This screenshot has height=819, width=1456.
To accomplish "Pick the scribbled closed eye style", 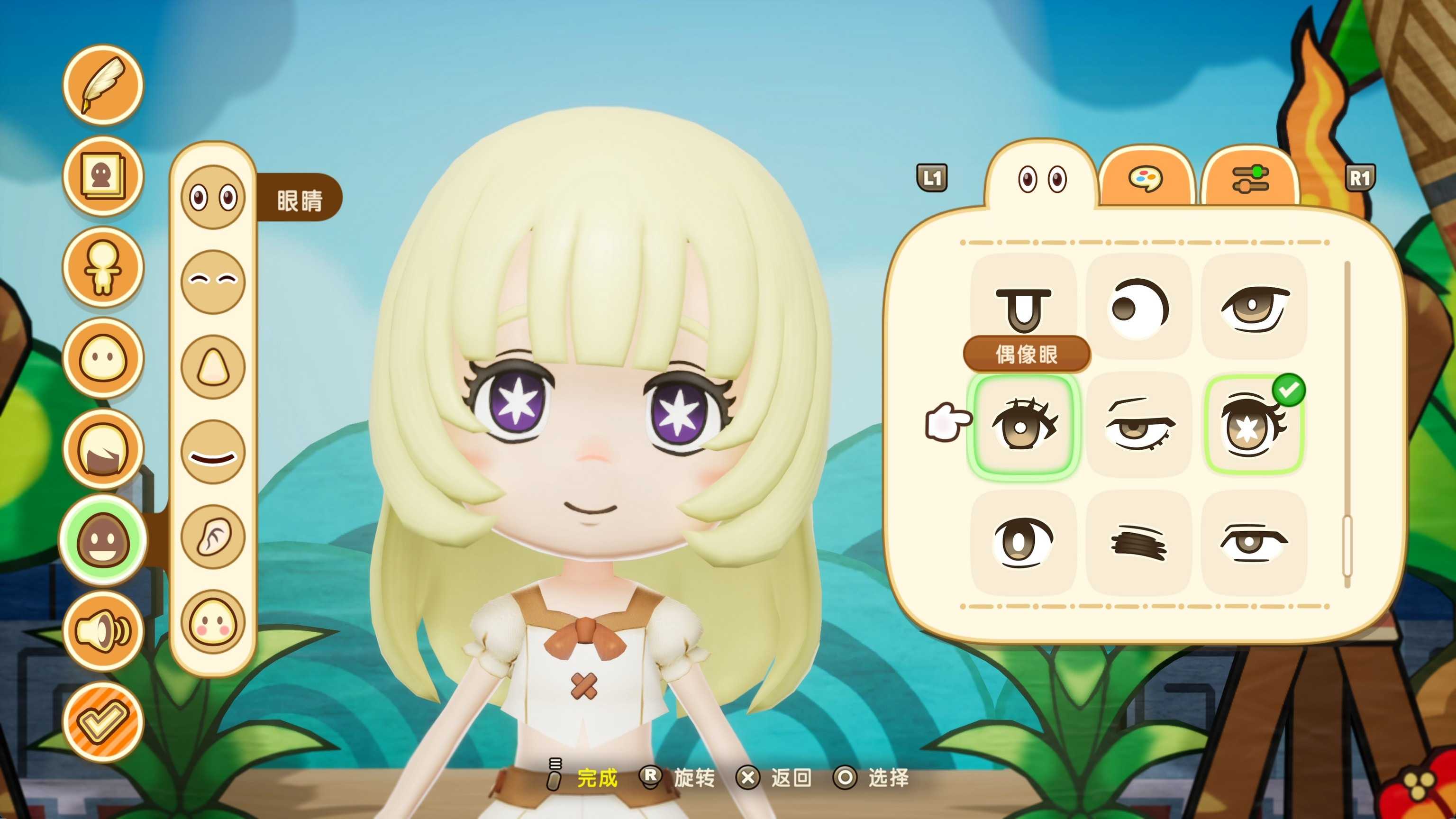I will (x=1138, y=543).
